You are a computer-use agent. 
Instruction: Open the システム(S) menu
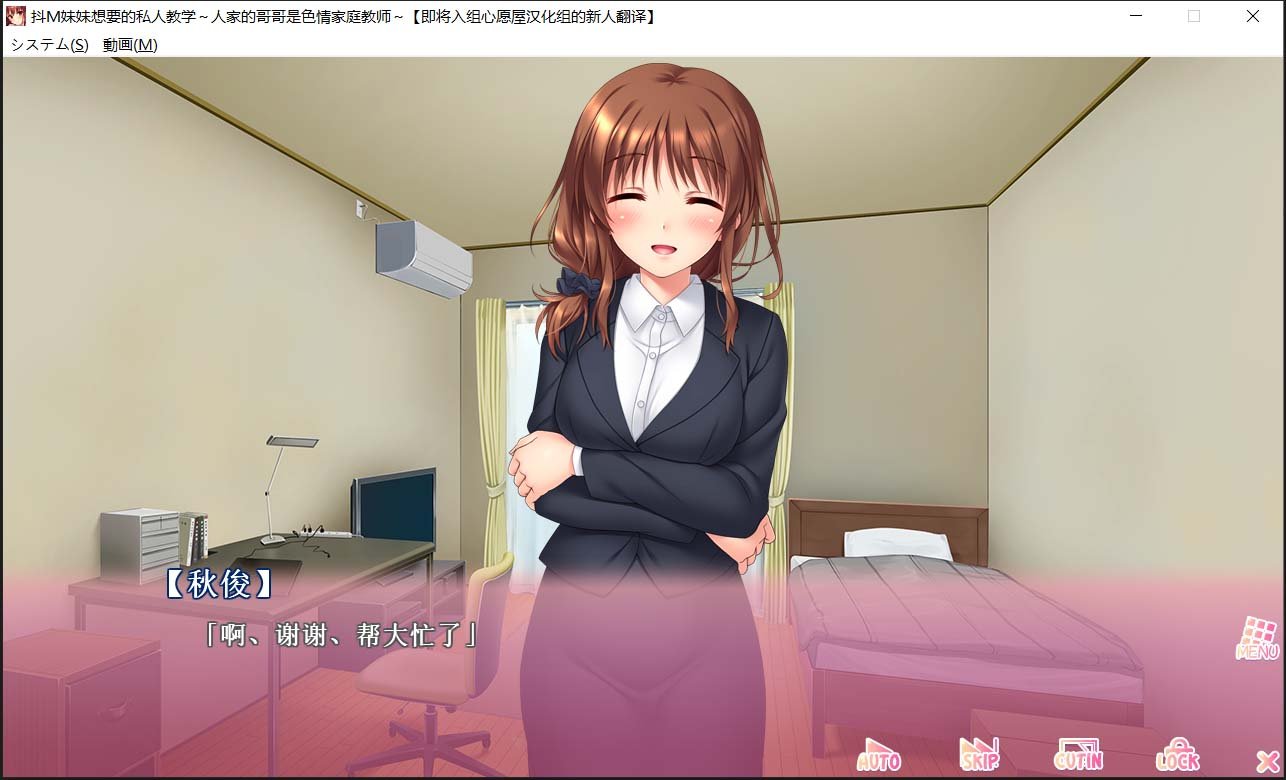(48, 45)
